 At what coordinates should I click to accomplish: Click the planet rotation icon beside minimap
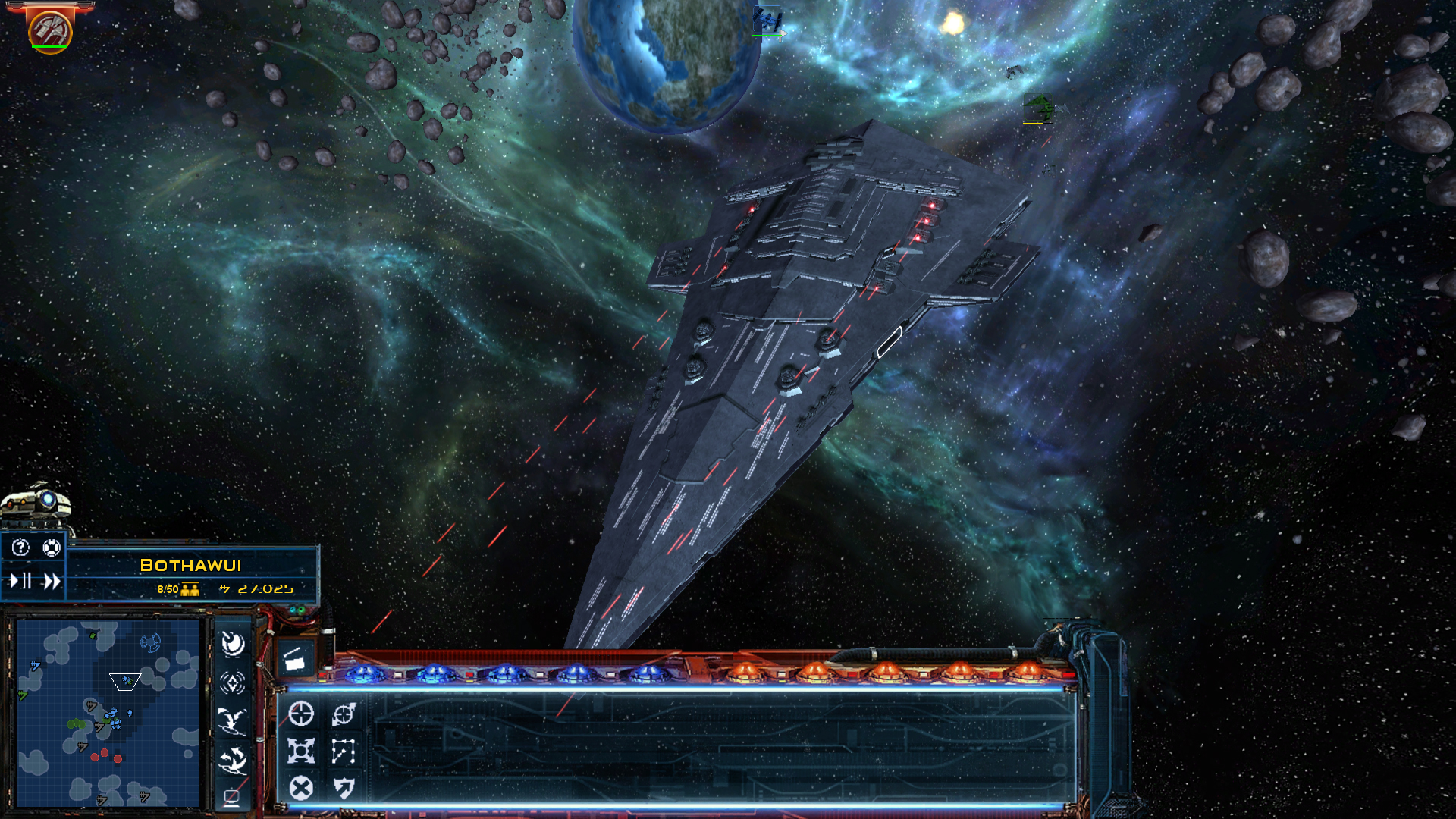point(234,643)
